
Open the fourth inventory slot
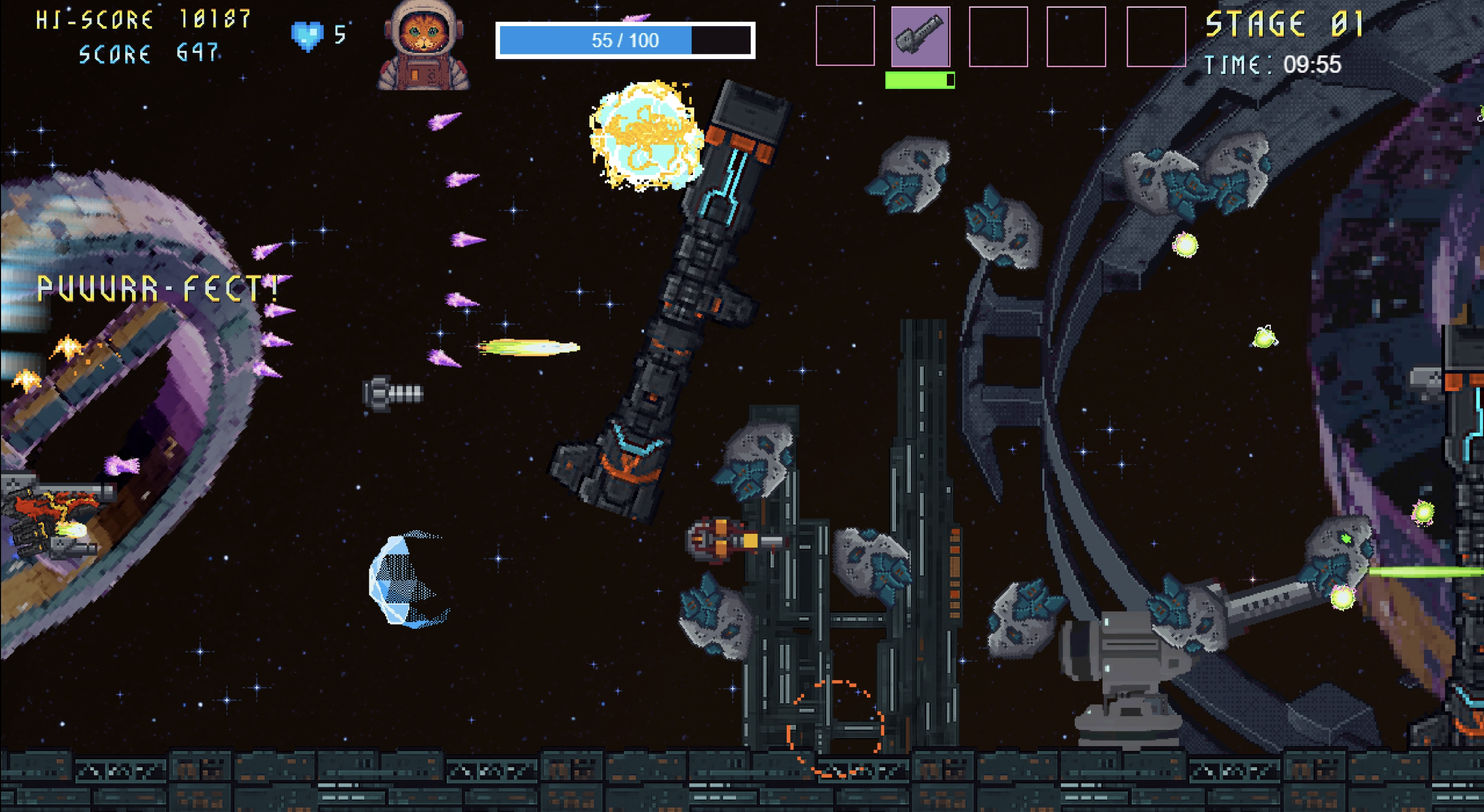pos(1076,37)
